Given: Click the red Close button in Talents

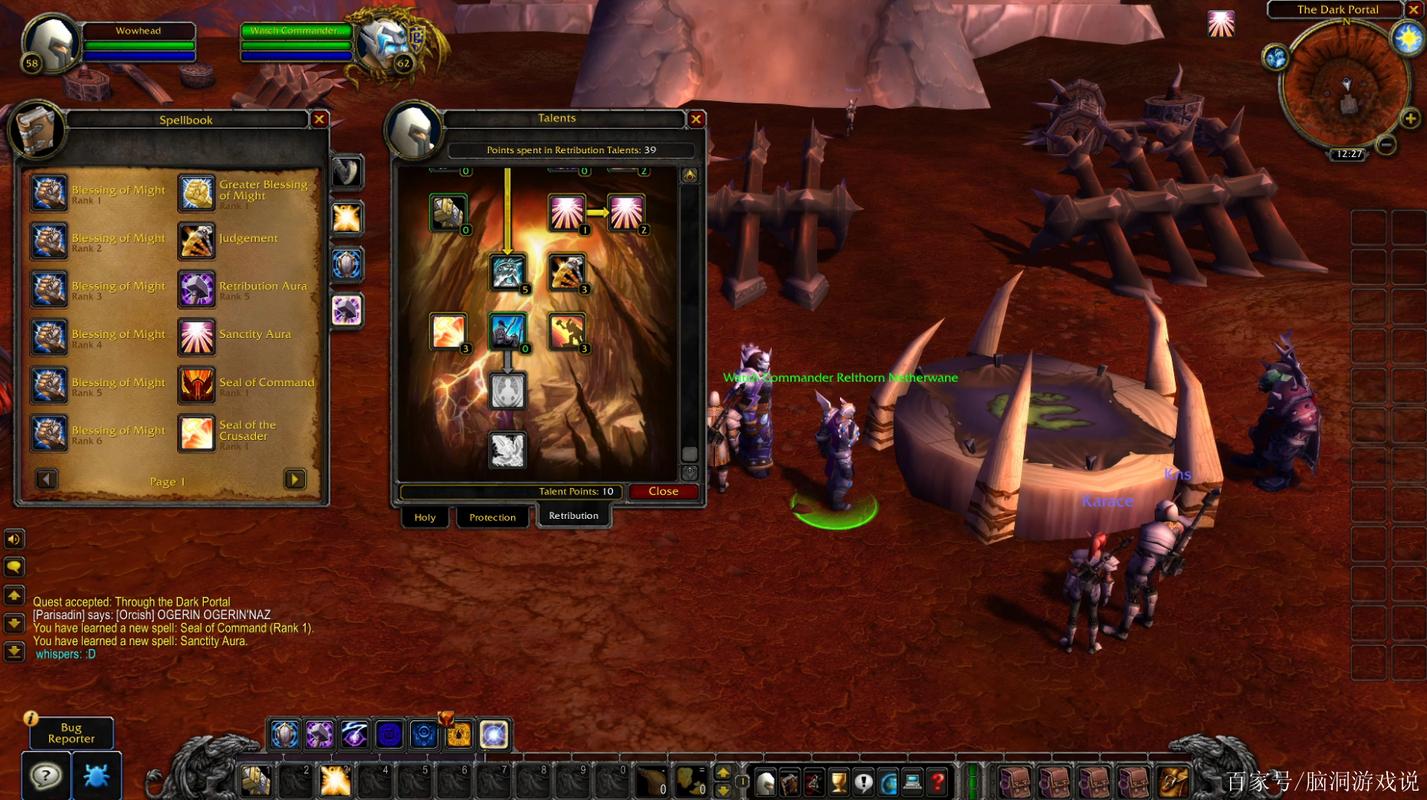Looking at the screenshot, I should click(663, 491).
